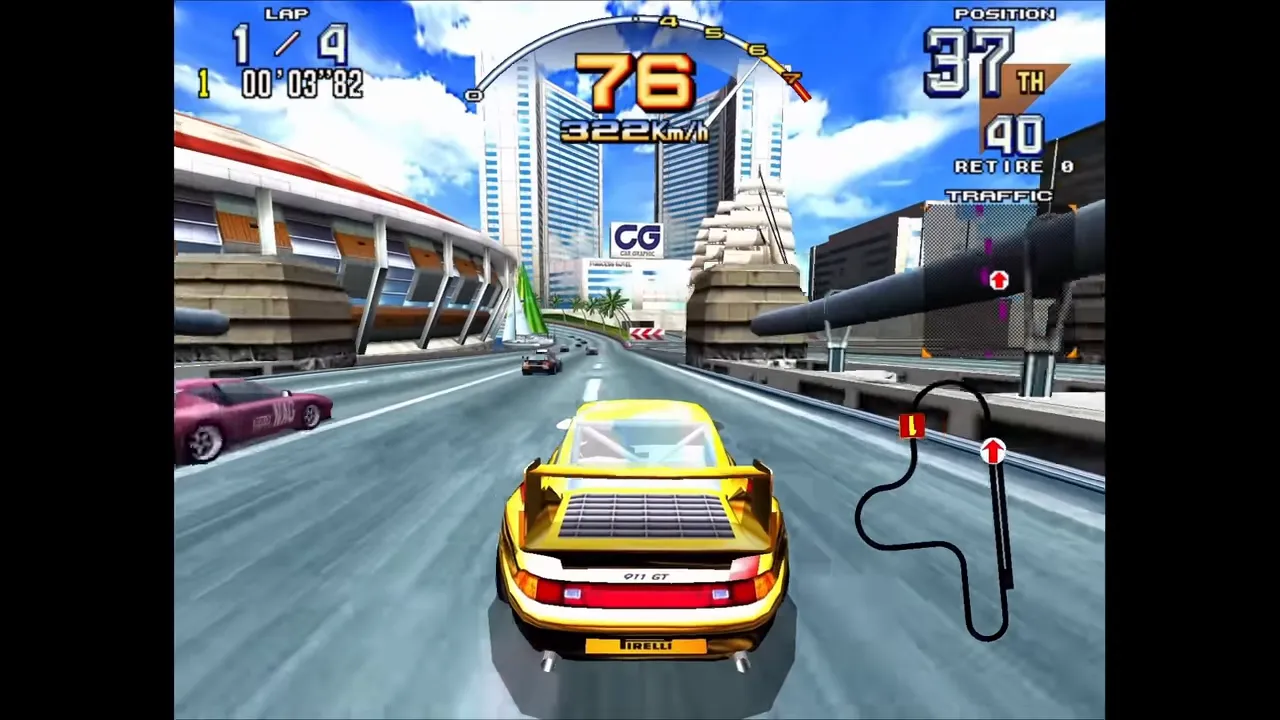This screenshot has height=720, width=1280.
Task: Click the red start-line flag on the track map
Action: (910, 427)
